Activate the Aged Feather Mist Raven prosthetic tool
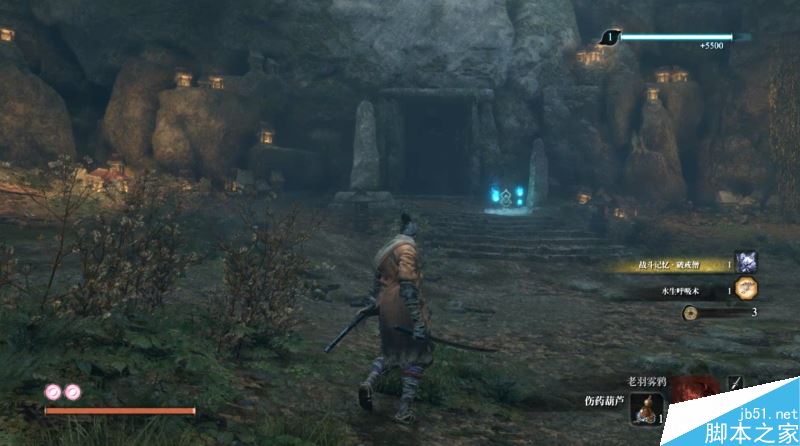Screen dimensions: 800x446 [692, 393]
